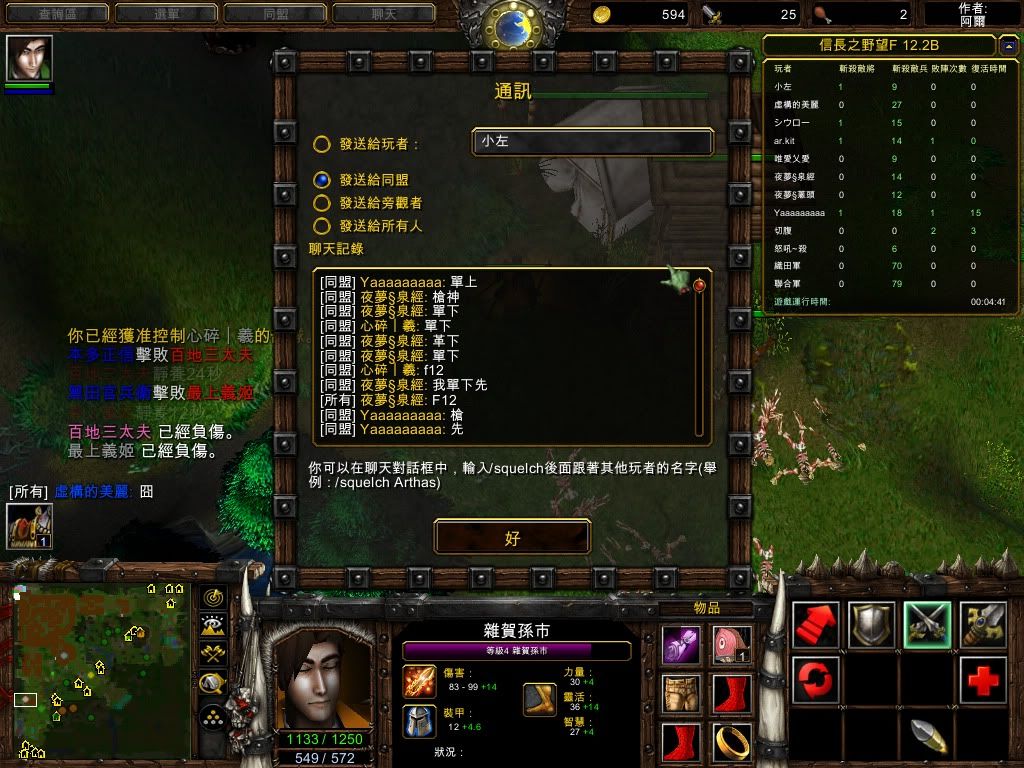Screen dimensions: 1024x768
Task: Collapse the scoreboard with the arrow button
Action: pos(1007,45)
